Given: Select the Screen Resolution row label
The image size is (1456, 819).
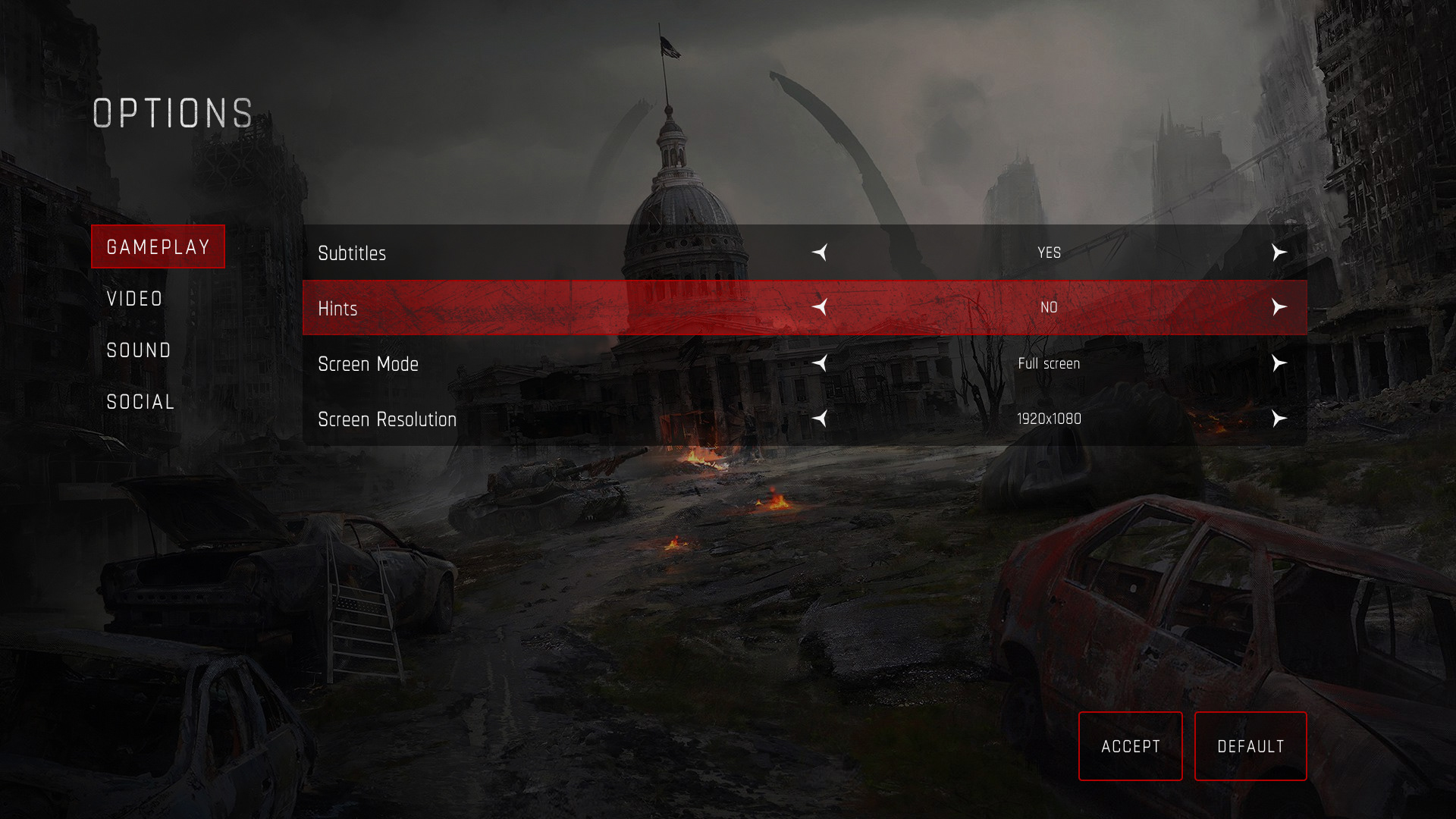Looking at the screenshot, I should pyautogui.click(x=387, y=419).
